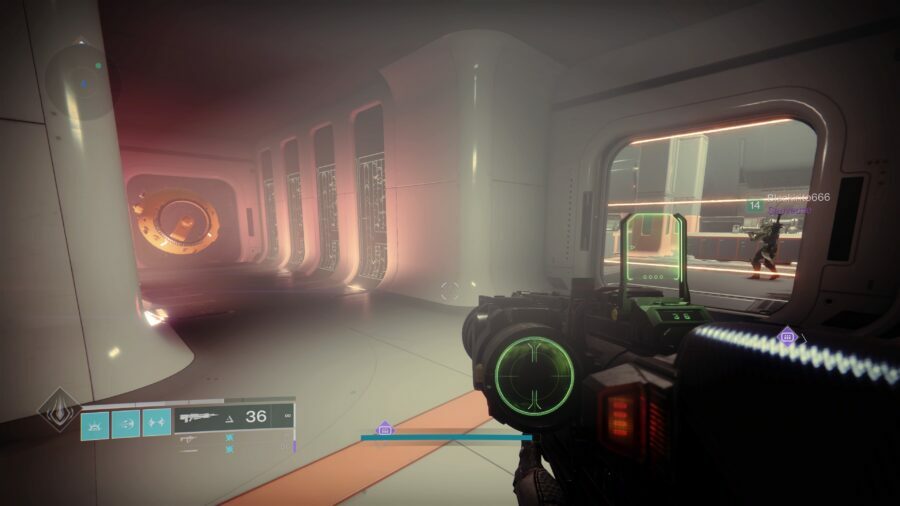This screenshot has width=900, height=506.
Task: Select the middle teal ability icon
Action: tap(126, 423)
